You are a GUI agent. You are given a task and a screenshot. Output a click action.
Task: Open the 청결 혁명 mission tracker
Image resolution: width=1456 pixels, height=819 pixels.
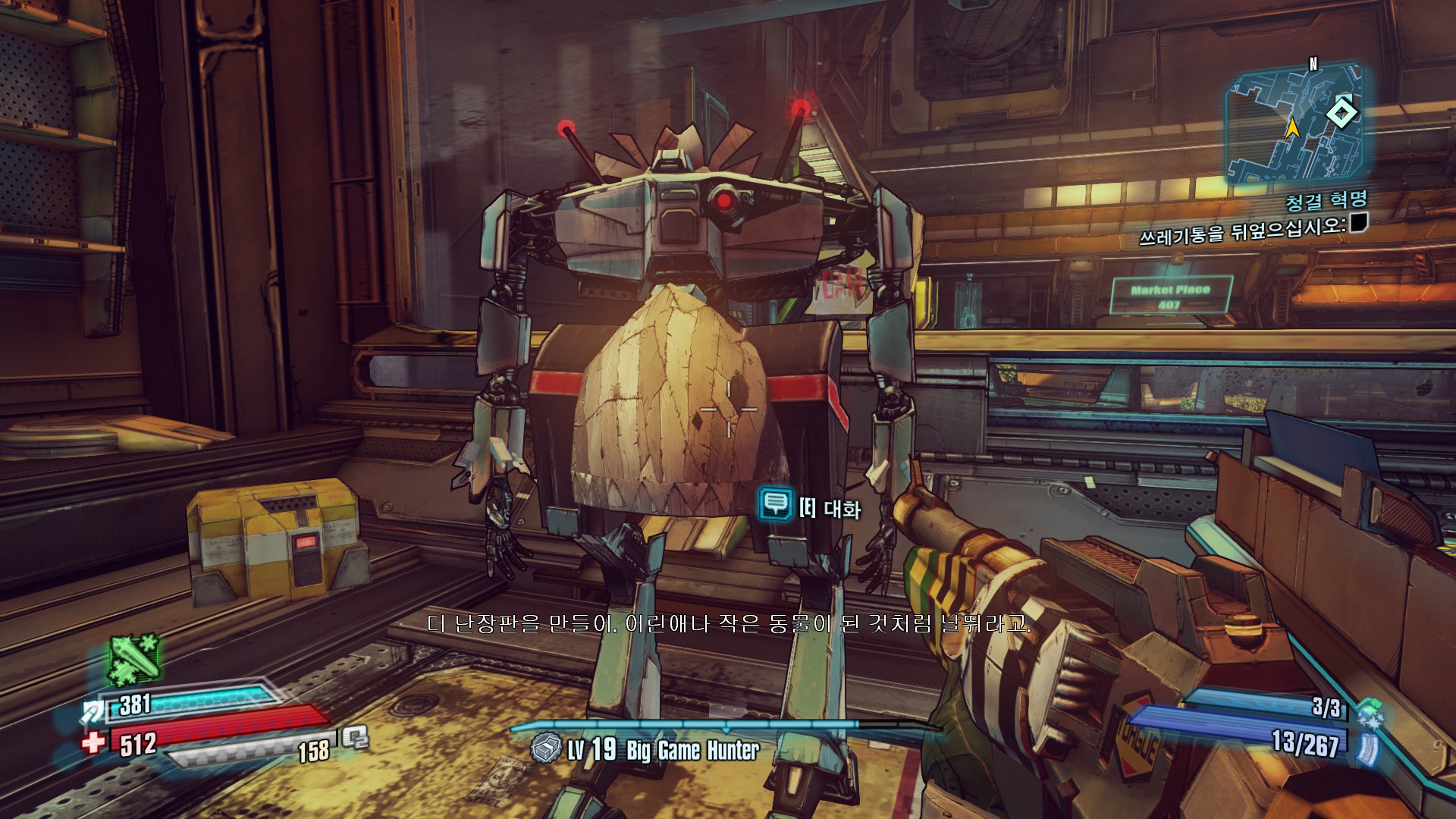coord(1326,201)
